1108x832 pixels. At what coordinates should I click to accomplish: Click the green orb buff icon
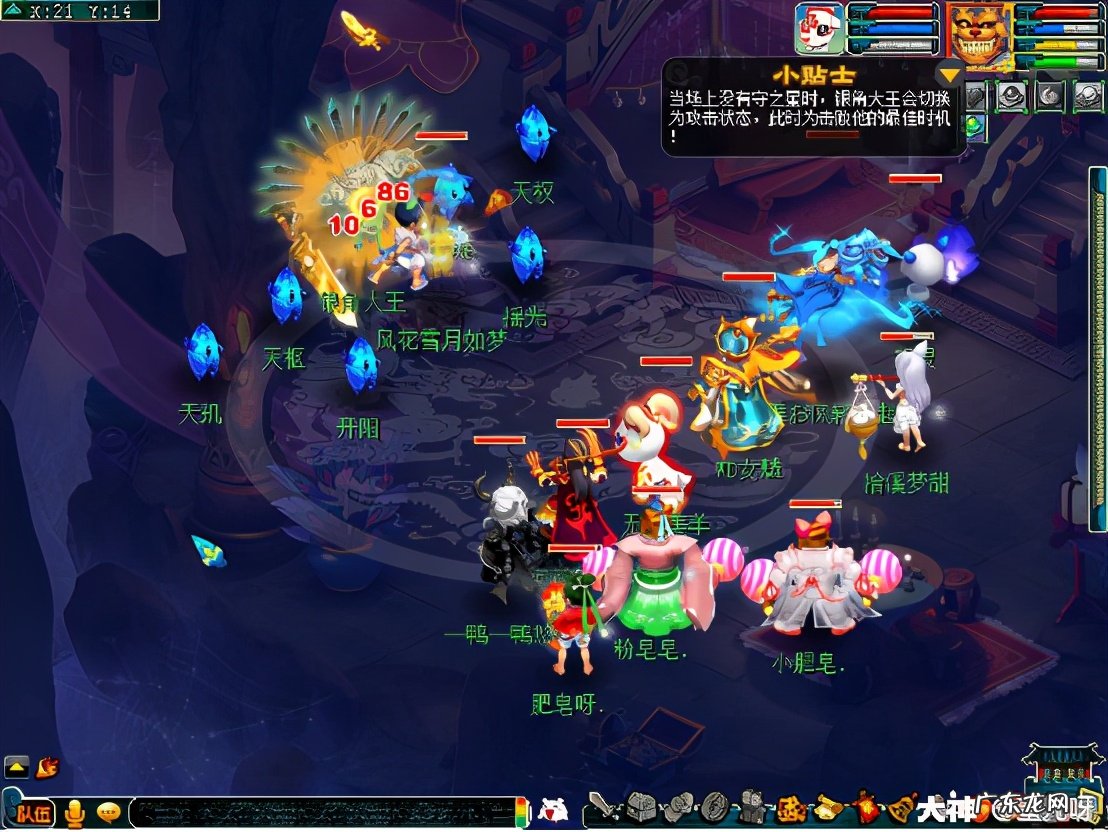pyautogui.click(x=972, y=126)
